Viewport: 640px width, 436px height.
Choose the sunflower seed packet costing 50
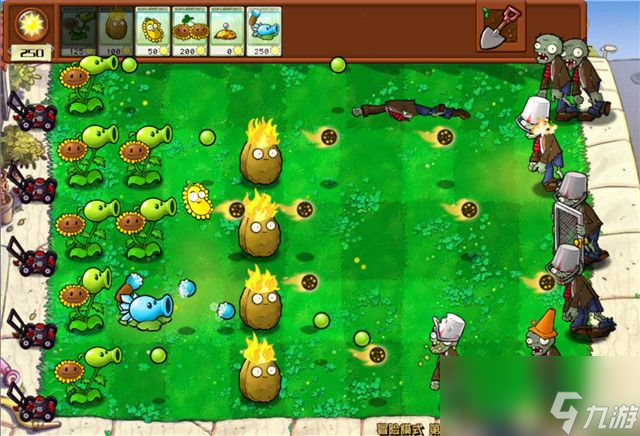pyautogui.click(x=154, y=30)
